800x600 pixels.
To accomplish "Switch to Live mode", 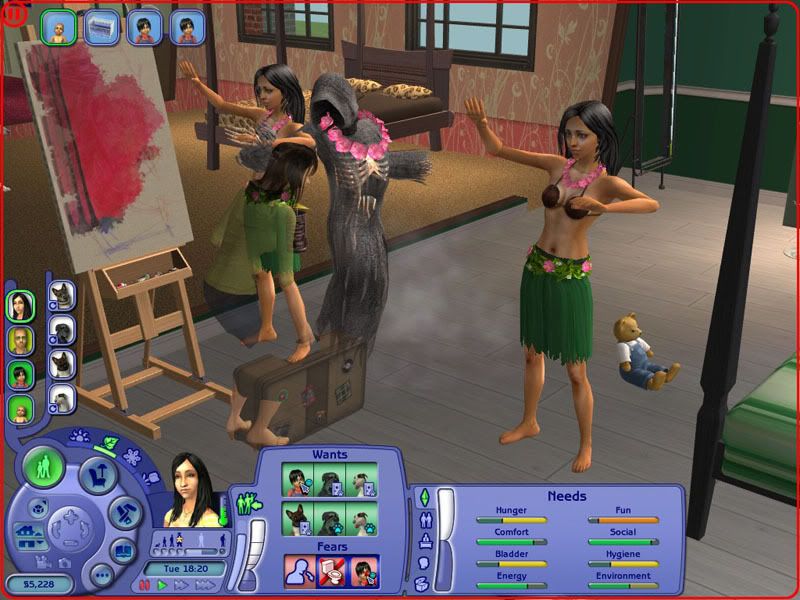I will click(44, 467).
